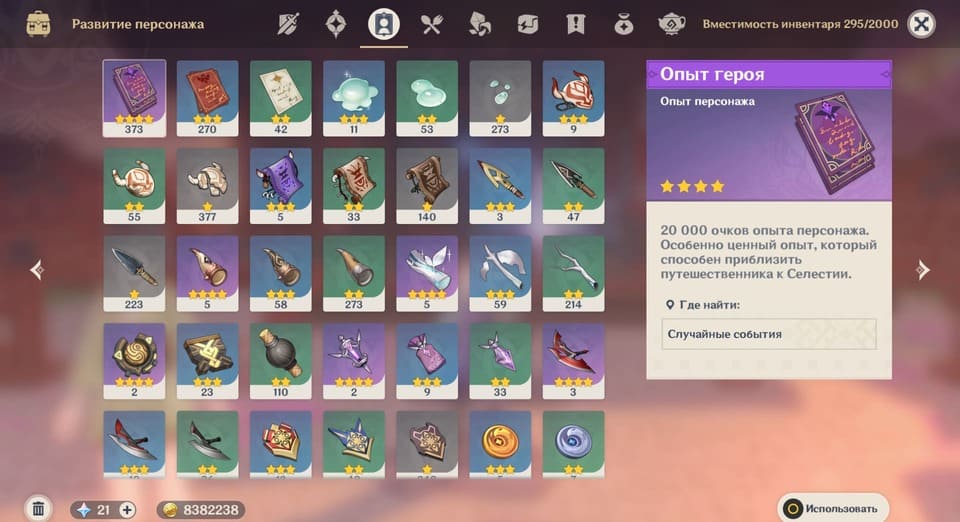This screenshot has height=522, width=960.
Task: Pick the red ominous mask with 9
Action: coord(573,97)
